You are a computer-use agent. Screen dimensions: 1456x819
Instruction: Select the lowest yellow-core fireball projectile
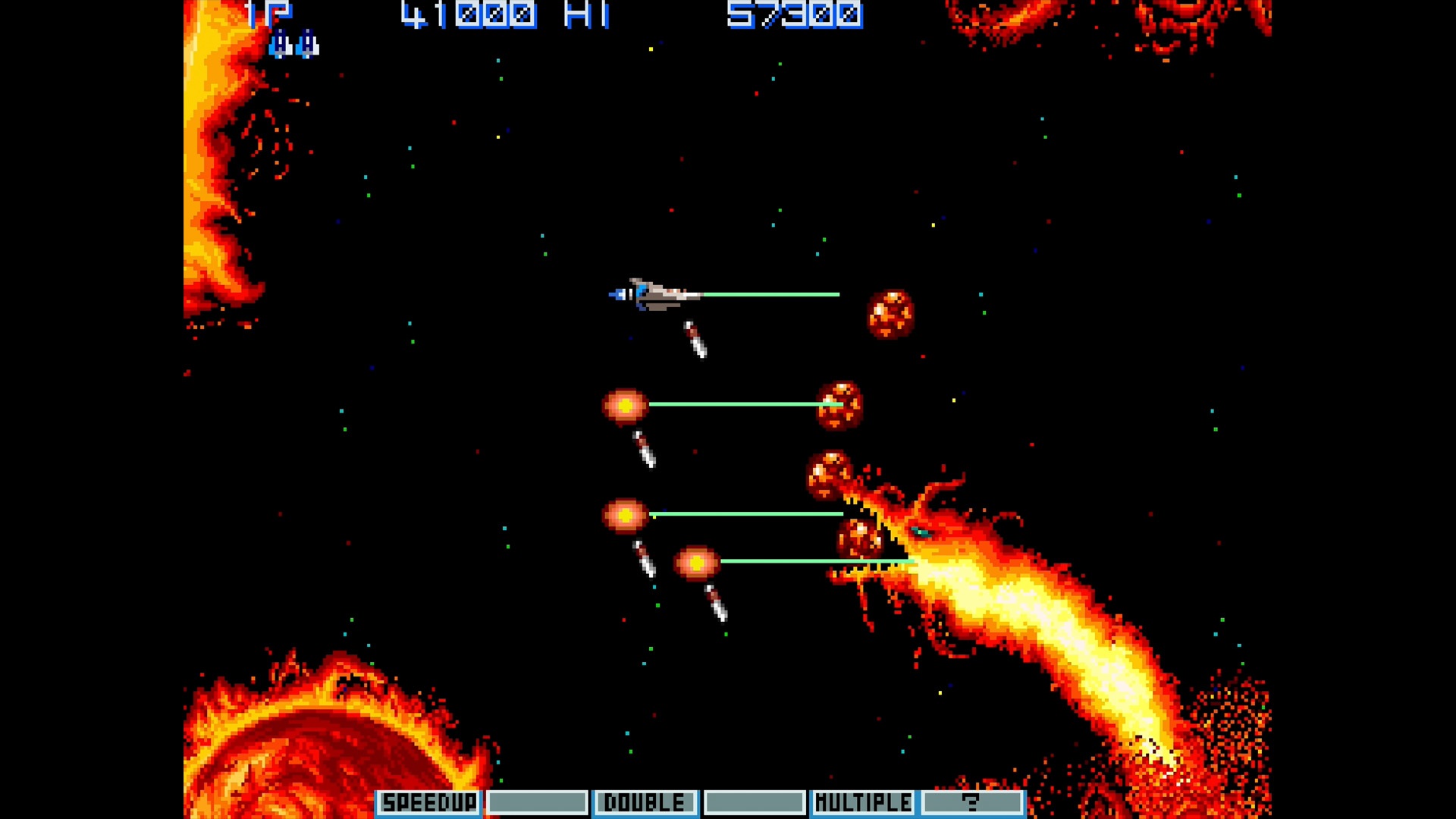pos(696,563)
